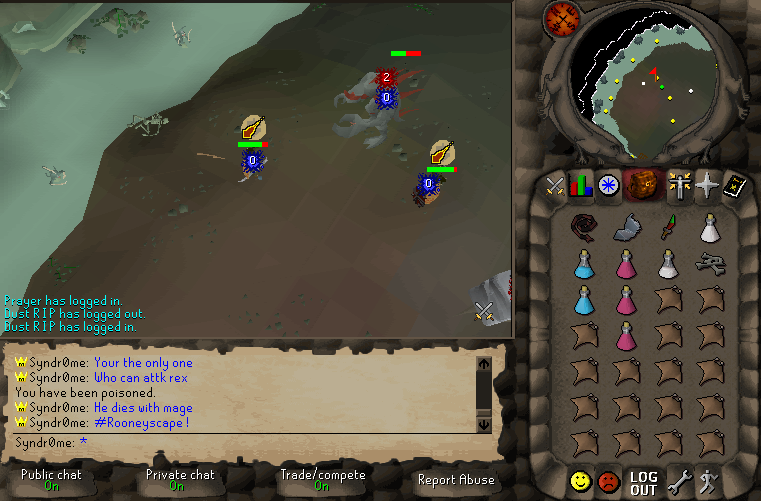The width and height of the screenshot is (761, 501).
Task: Open the combat styles tab with crossed swords
Action: coord(555,185)
